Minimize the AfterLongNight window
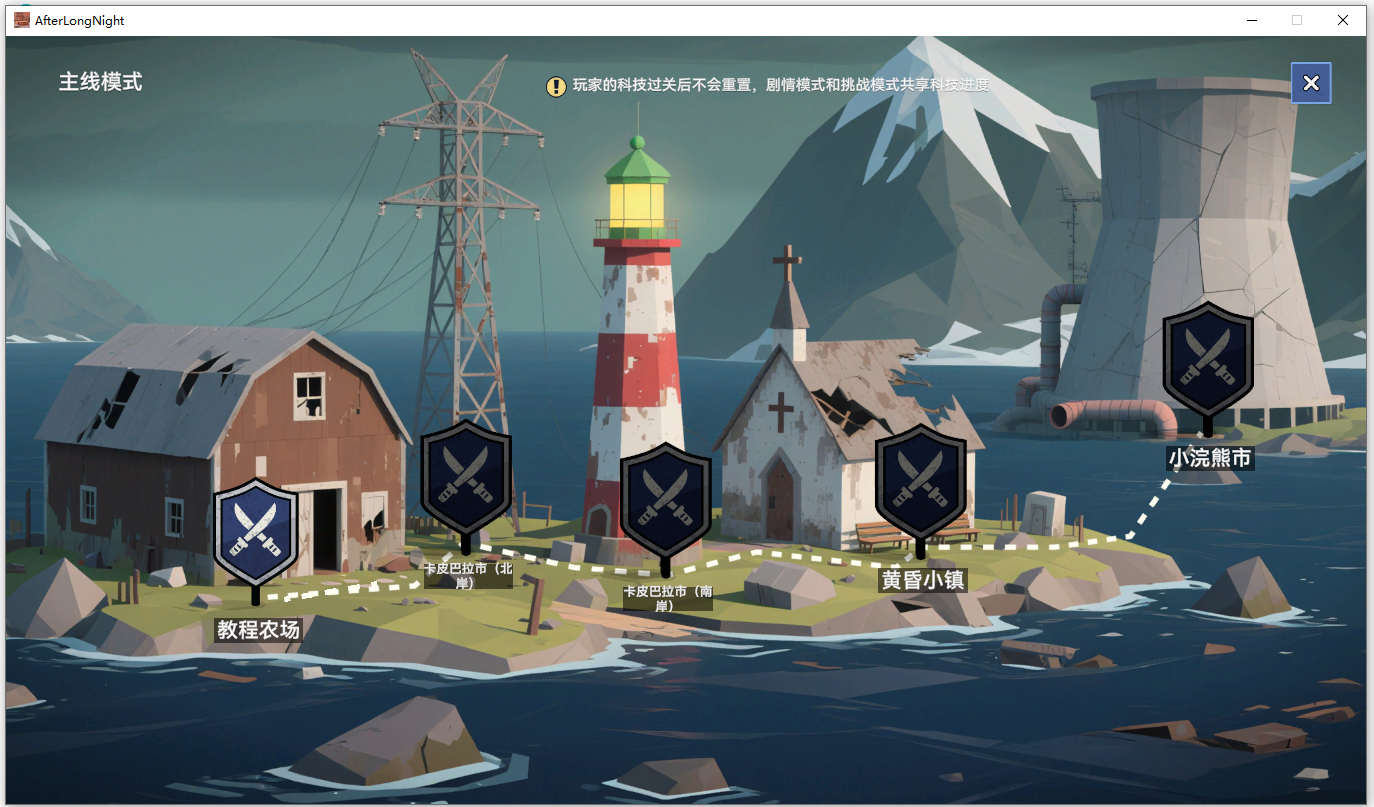The width and height of the screenshot is (1374, 807). click(x=1251, y=20)
